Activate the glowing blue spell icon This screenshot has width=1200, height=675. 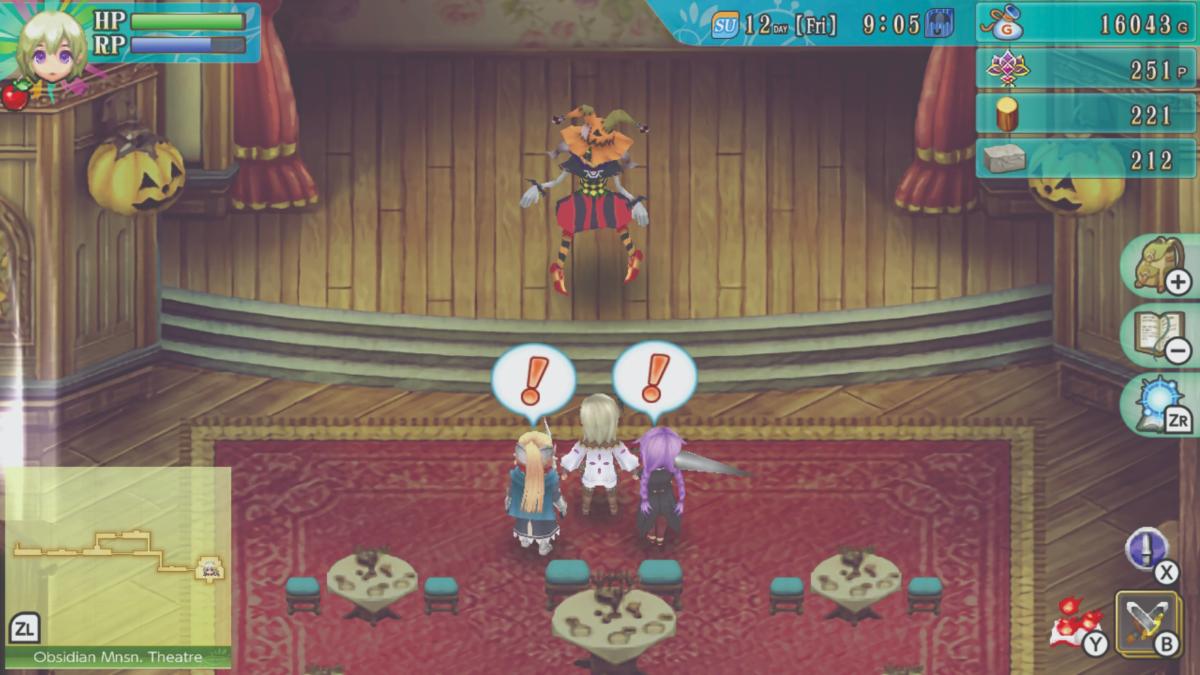[x=1160, y=403]
